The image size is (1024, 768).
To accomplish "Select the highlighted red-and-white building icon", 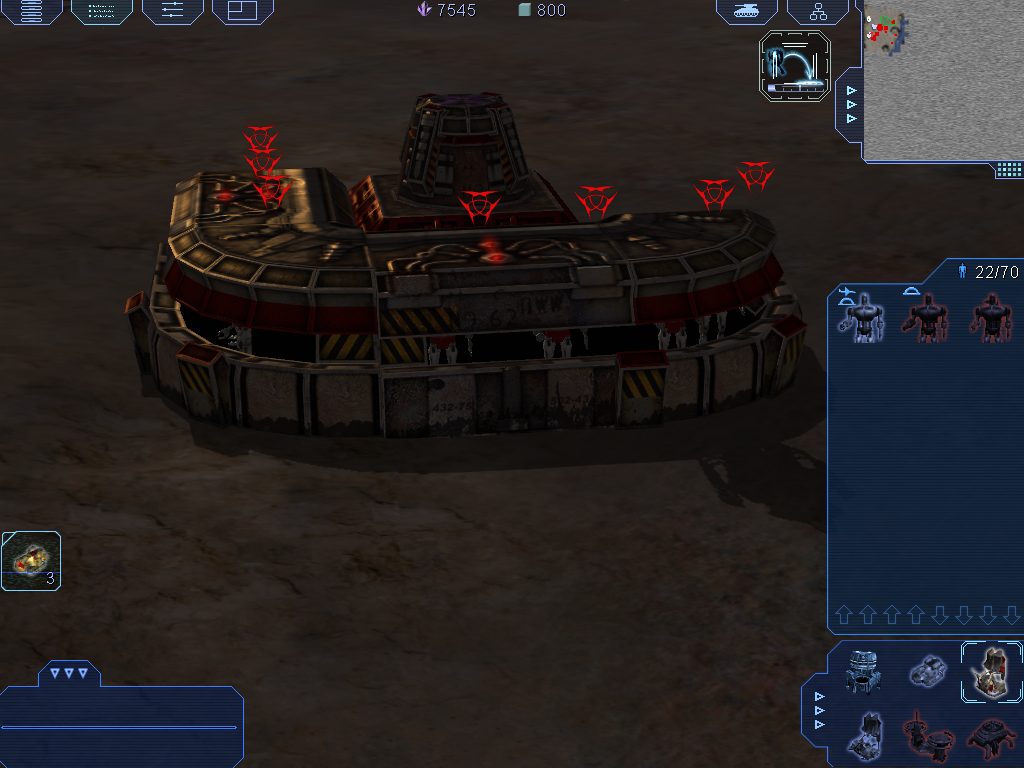I will pyautogui.click(x=991, y=670).
